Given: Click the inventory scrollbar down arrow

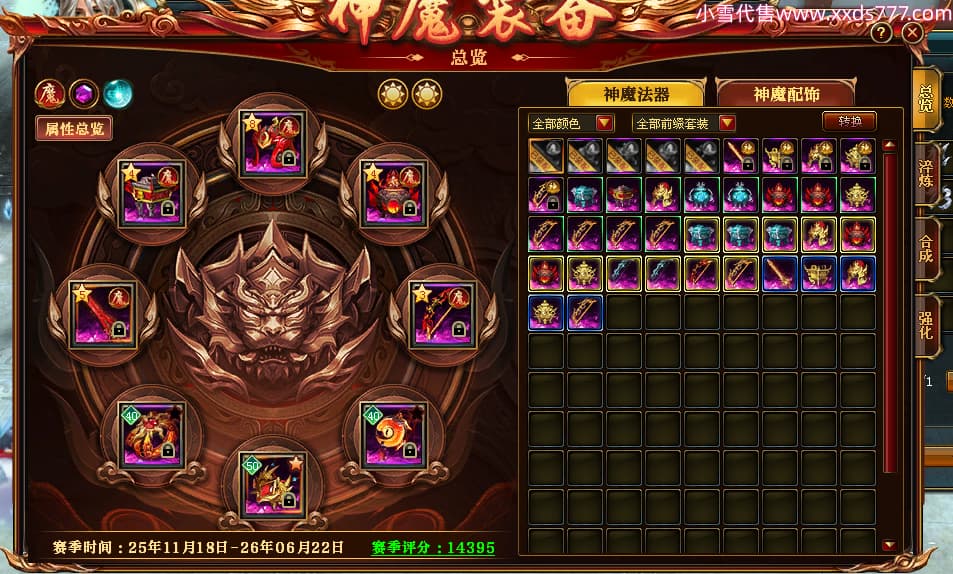Looking at the screenshot, I should pos(889,545).
